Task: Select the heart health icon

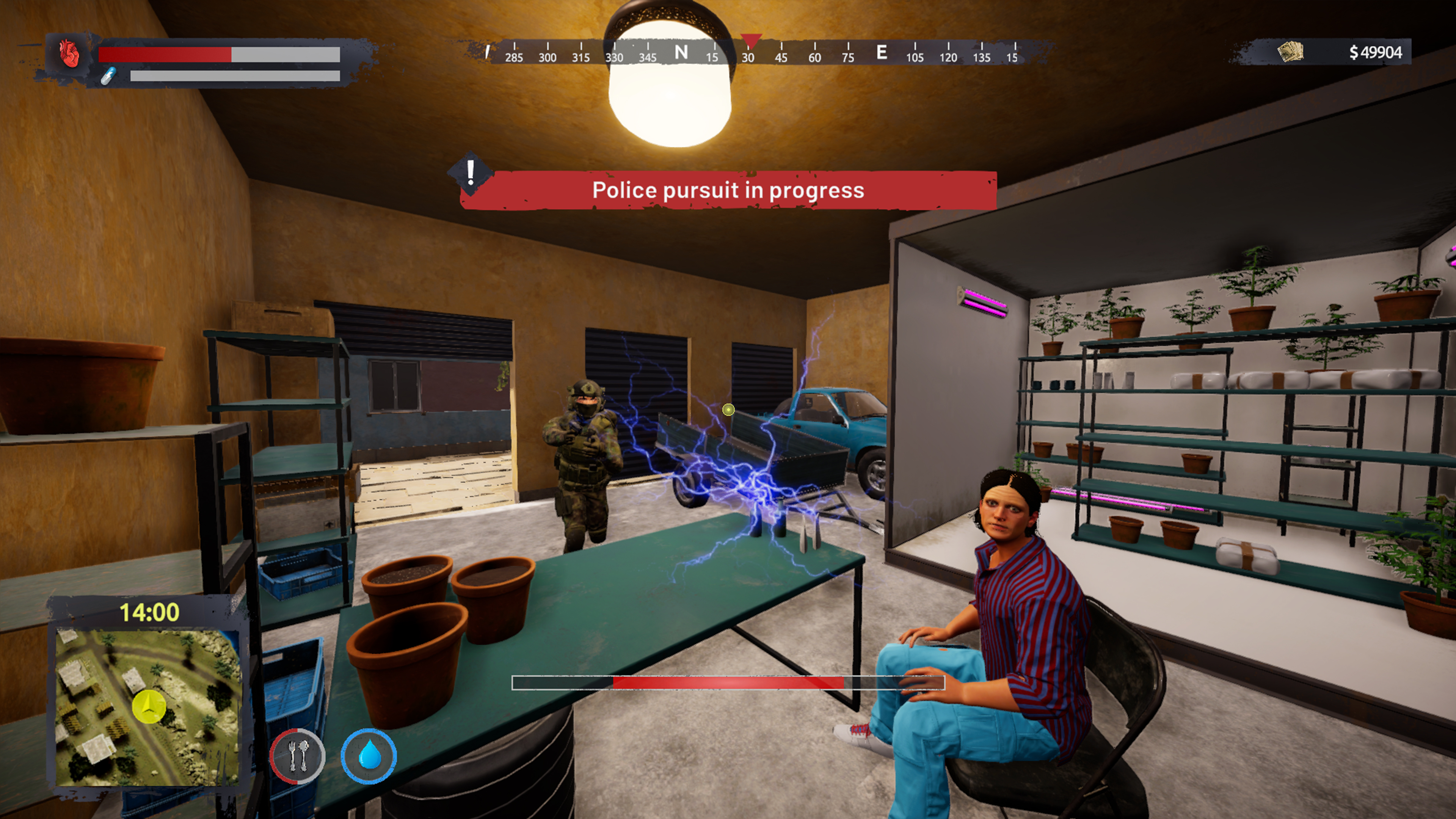Action: click(68, 54)
